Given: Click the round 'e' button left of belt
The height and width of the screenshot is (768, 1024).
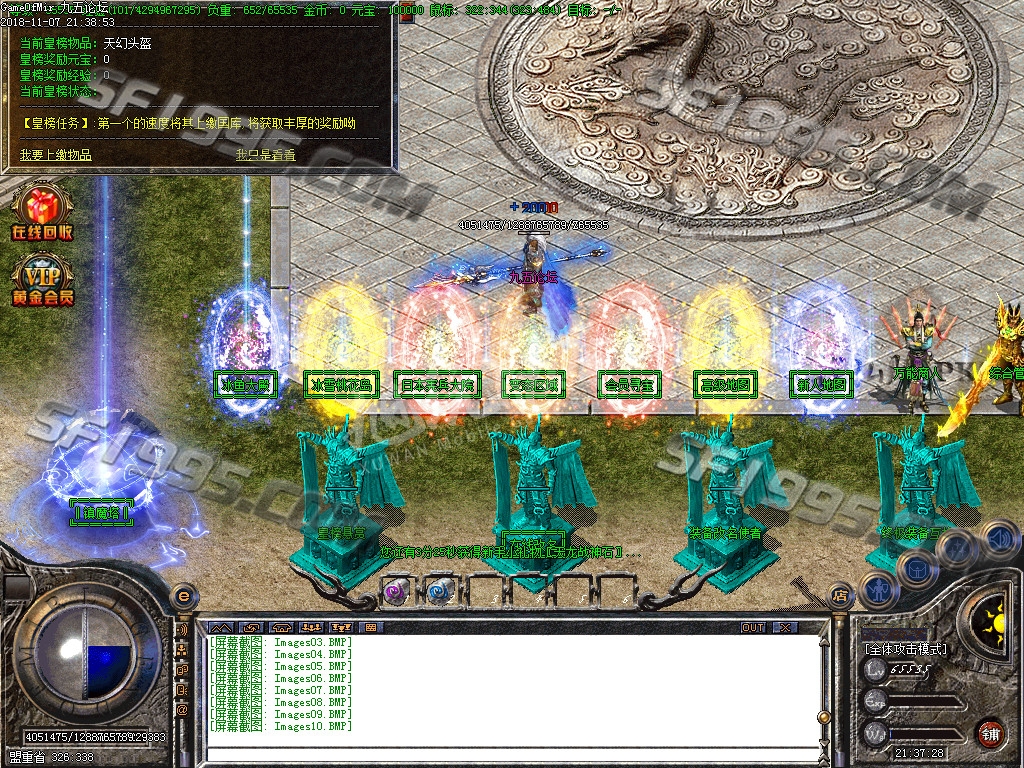Looking at the screenshot, I should pos(183,596).
